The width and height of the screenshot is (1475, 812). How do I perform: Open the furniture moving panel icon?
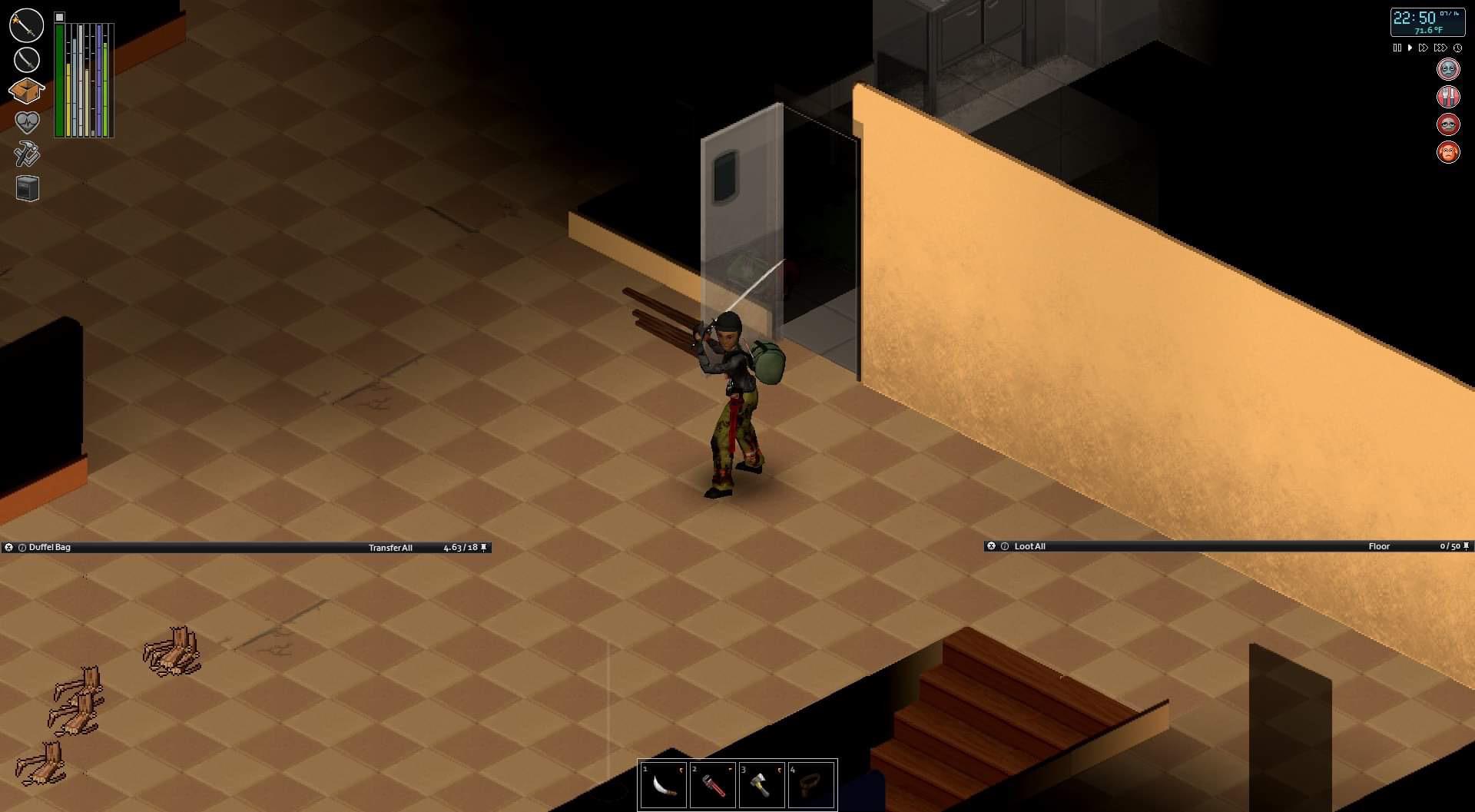click(x=27, y=187)
